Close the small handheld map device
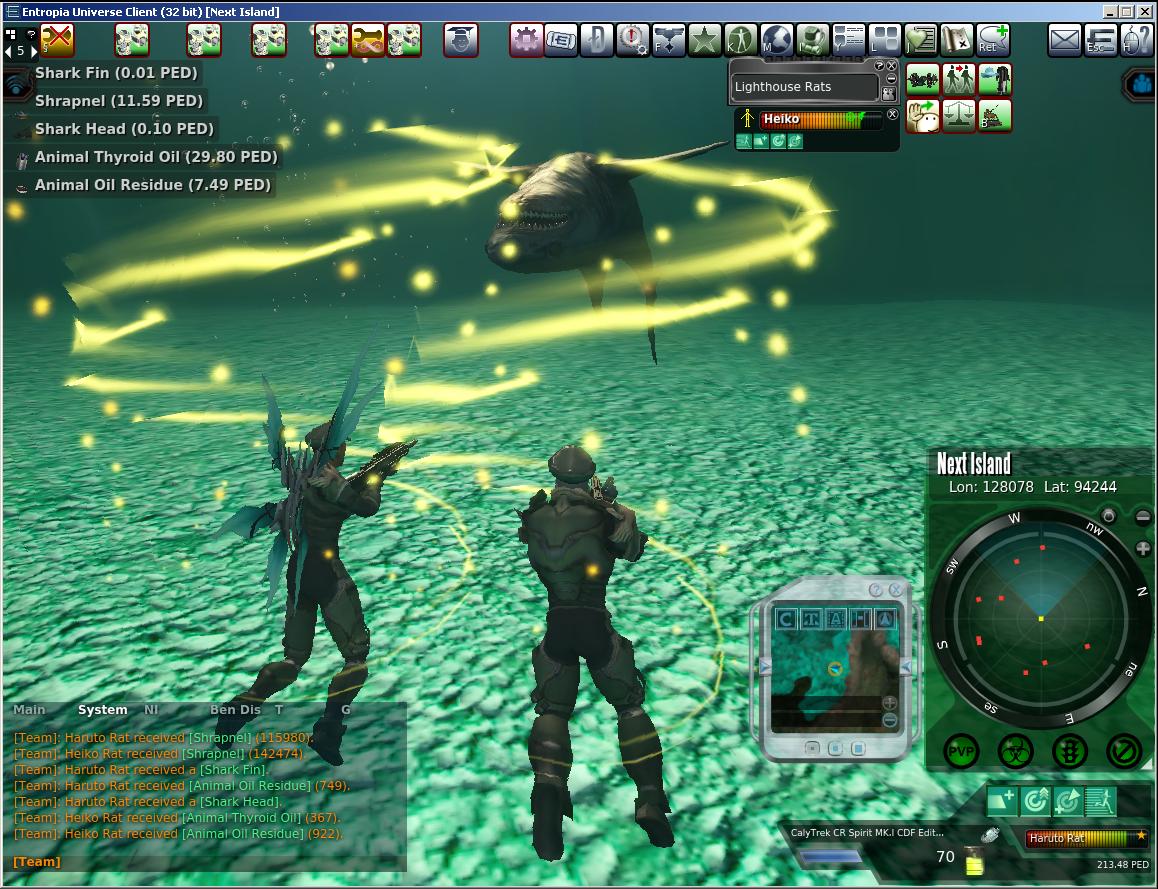 coord(895,590)
